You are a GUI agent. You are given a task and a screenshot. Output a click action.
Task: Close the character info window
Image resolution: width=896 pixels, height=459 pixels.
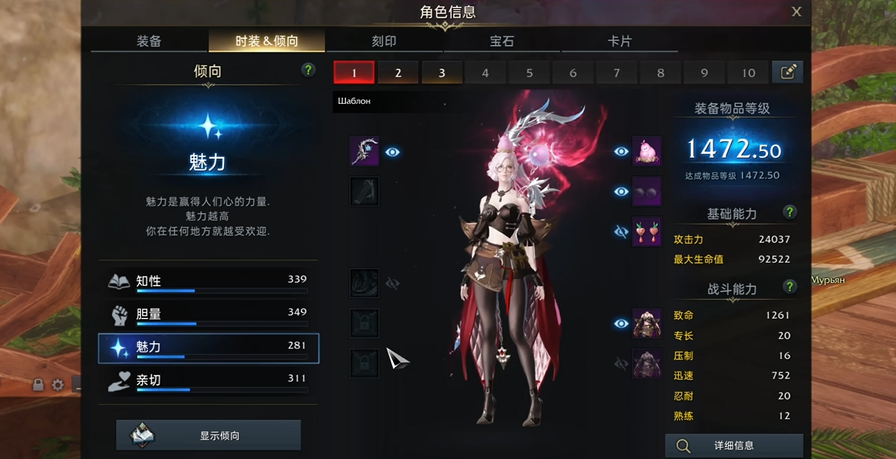click(x=796, y=12)
